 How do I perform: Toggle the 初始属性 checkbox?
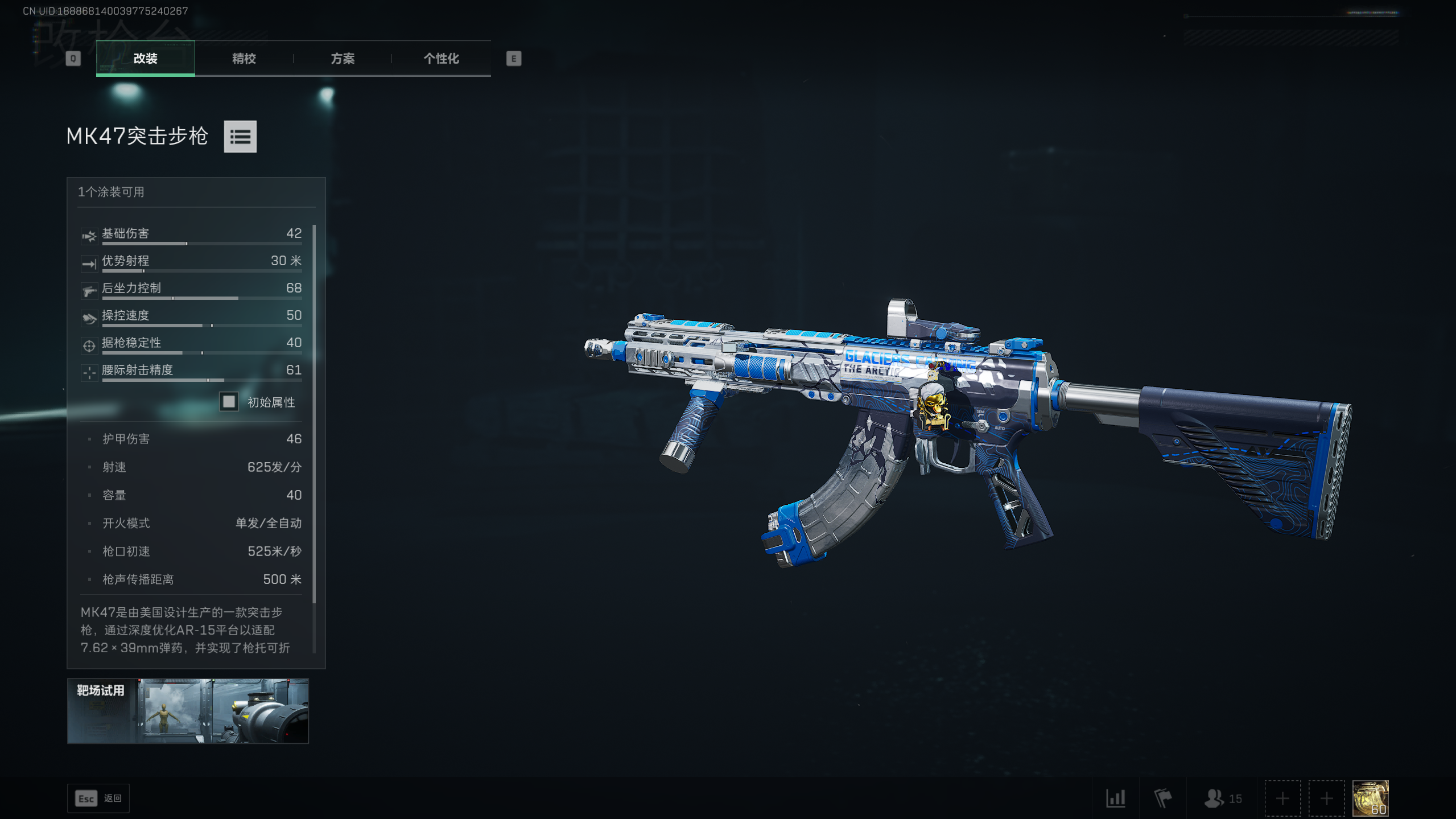click(229, 402)
